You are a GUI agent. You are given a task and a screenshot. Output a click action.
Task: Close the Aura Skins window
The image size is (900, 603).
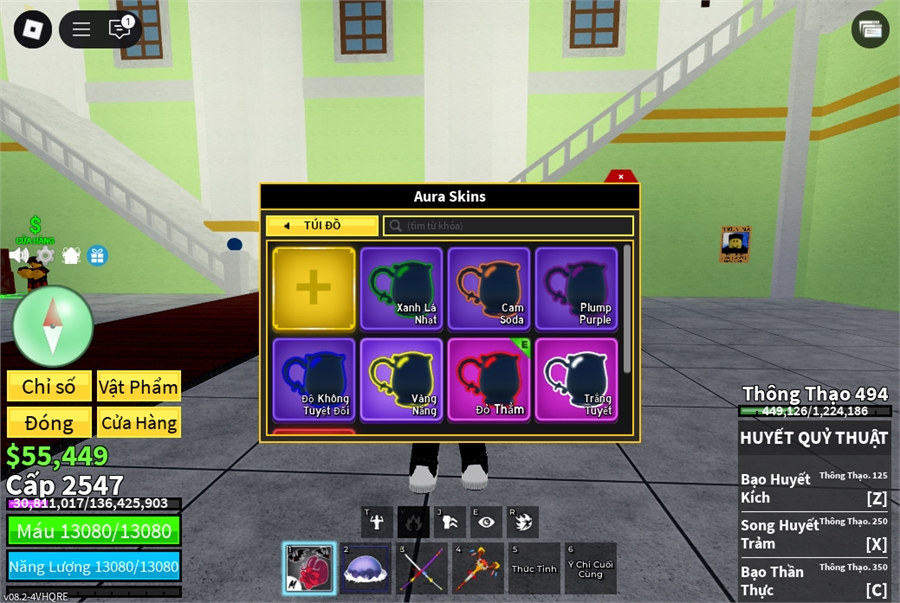[620, 176]
